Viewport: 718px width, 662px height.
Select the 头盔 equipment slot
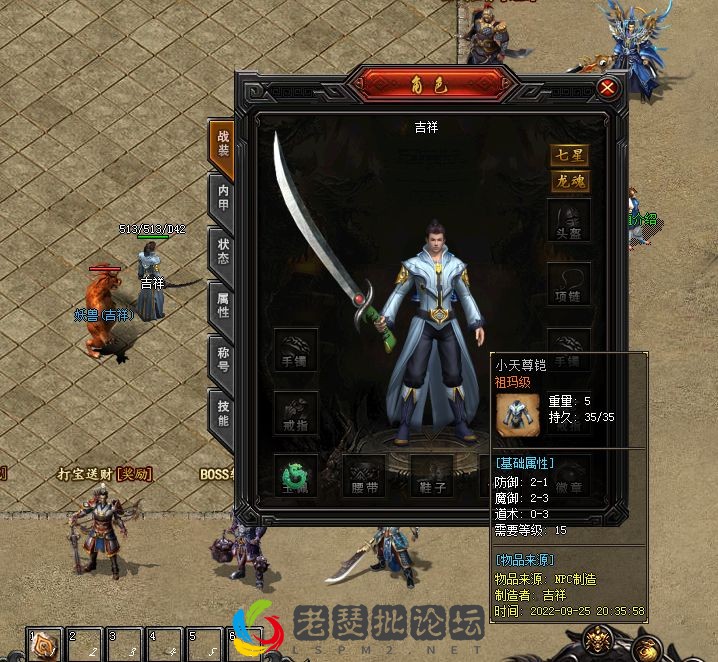click(569, 220)
